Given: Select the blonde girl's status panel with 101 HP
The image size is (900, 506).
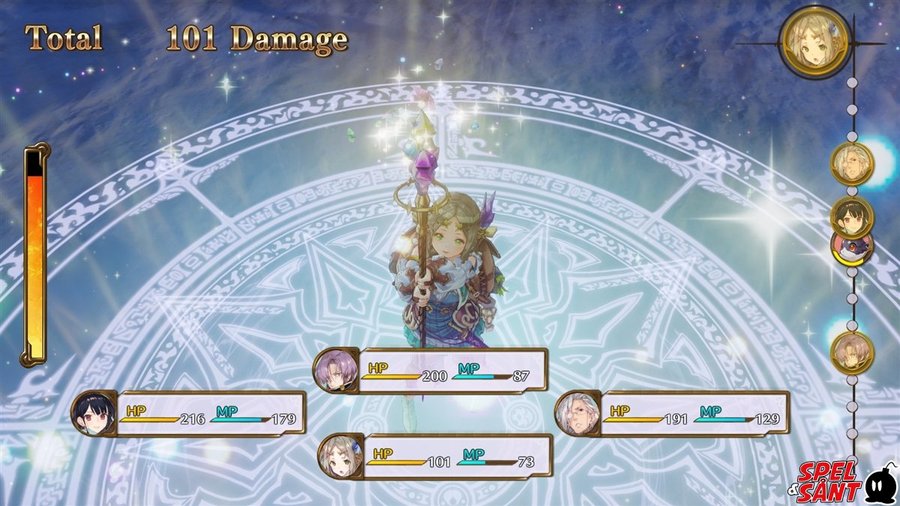Looking at the screenshot, I should (437, 457).
